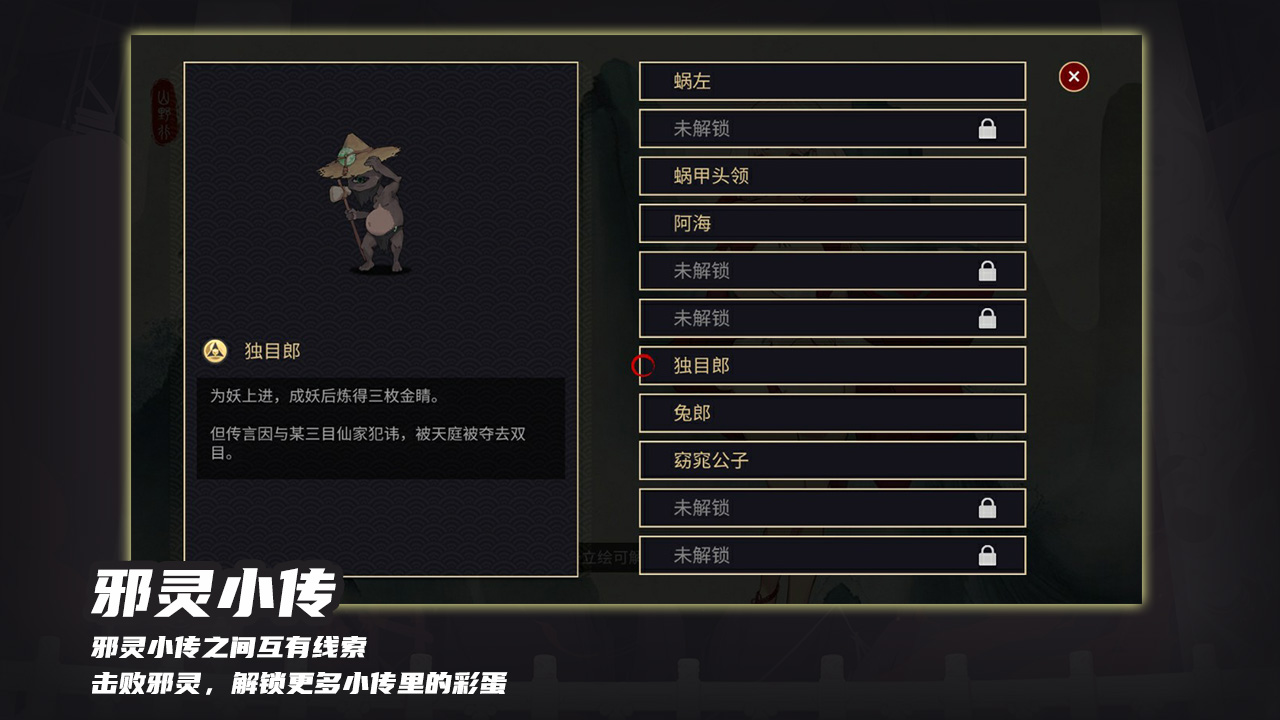The width and height of the screenshot is (1280, 720).
Task: Expand the 未解锁 entry below 兔郎's neighbor 窈窕公子
Action: tap(832, 508)
